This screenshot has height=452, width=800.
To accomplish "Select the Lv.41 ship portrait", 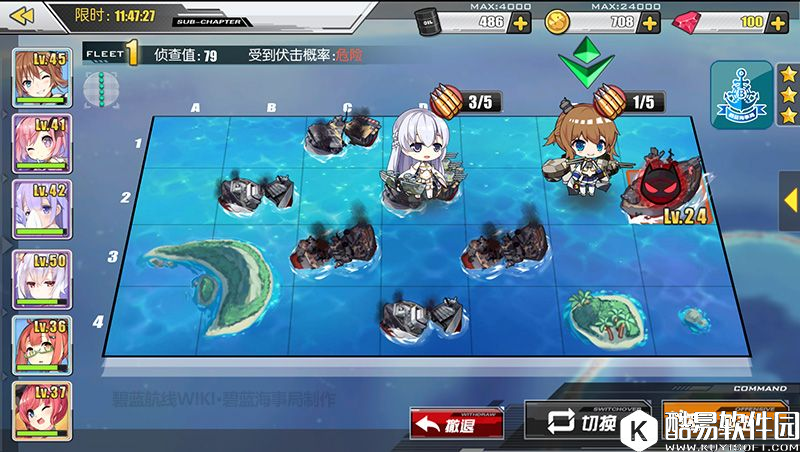I will coord(40,144).
